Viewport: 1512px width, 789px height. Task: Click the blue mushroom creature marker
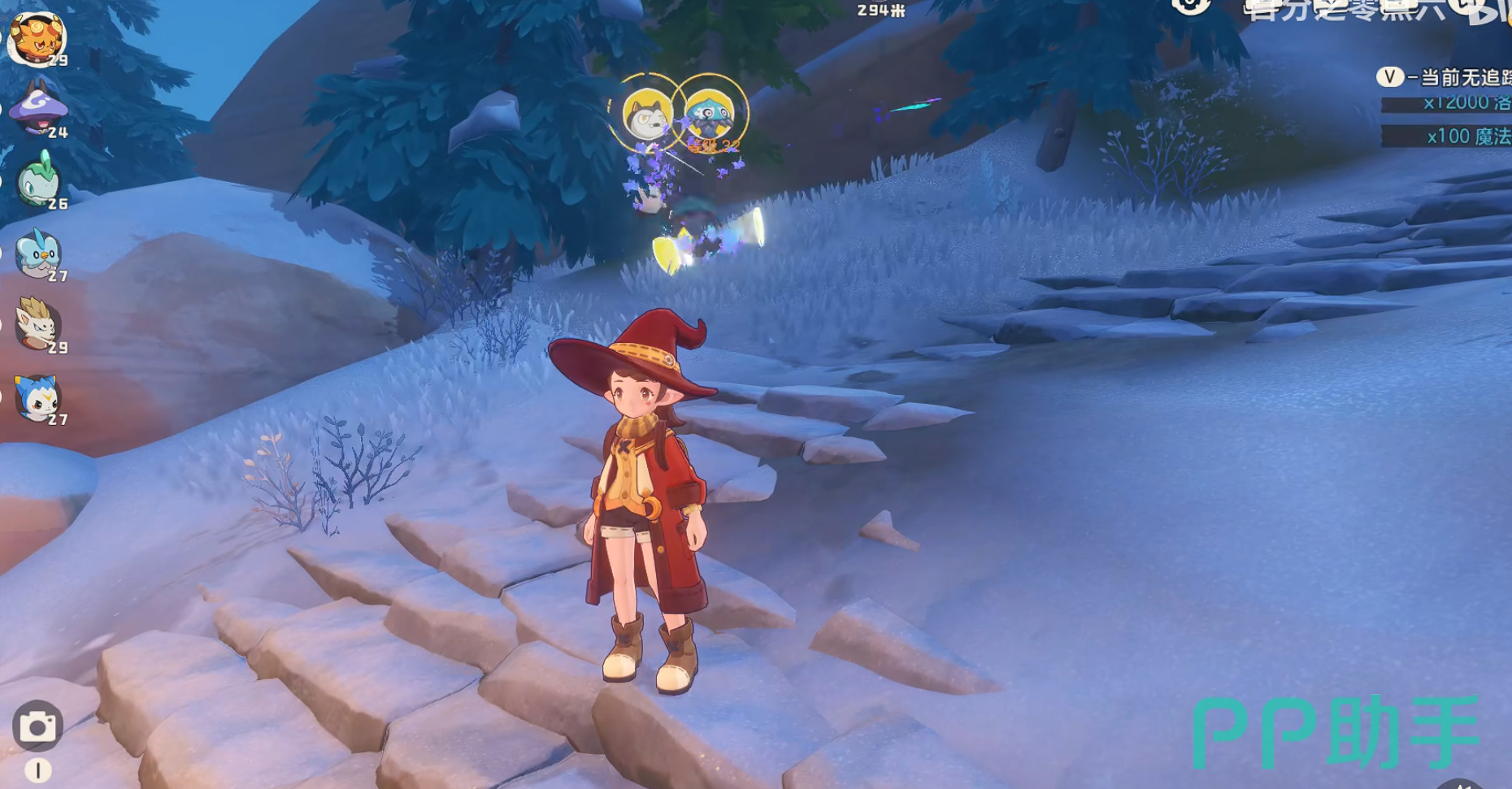709,112
